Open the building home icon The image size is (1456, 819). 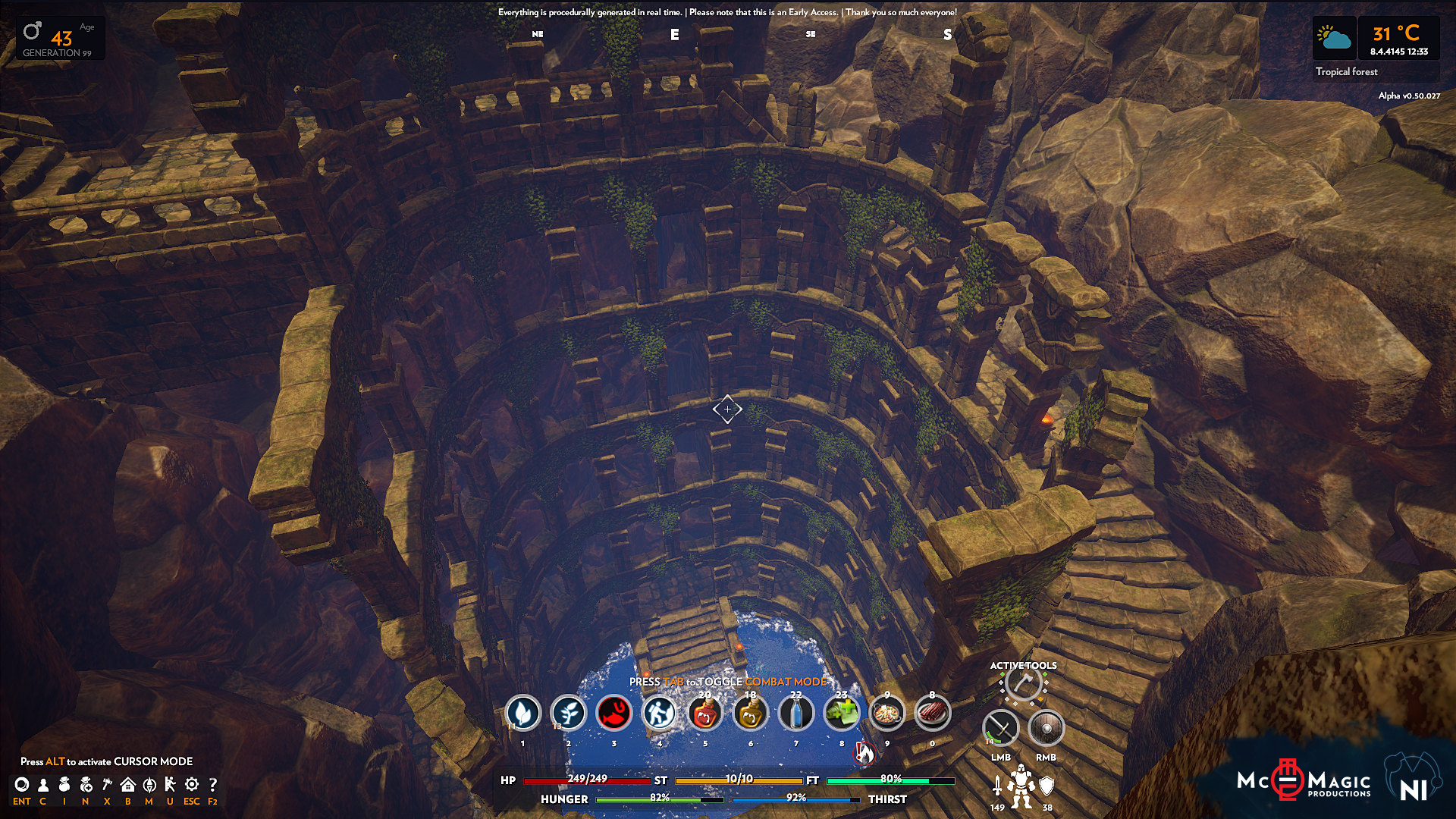(x=127, y=785)
